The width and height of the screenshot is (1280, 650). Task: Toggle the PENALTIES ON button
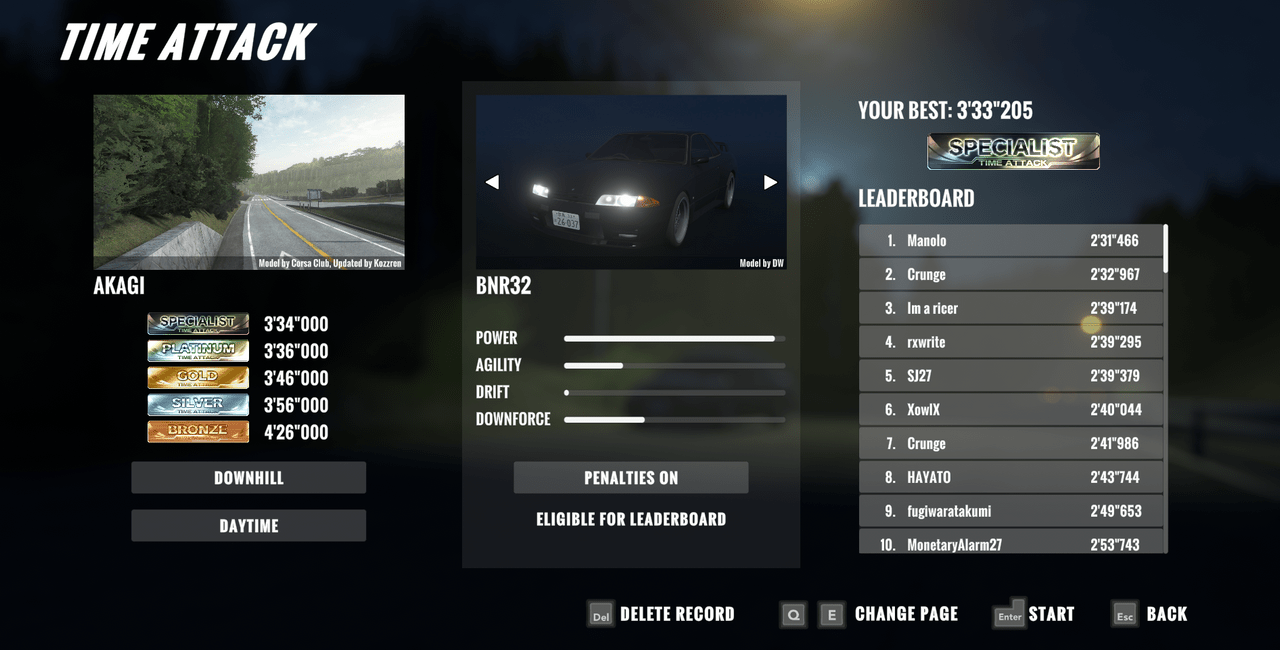[631, 478]
